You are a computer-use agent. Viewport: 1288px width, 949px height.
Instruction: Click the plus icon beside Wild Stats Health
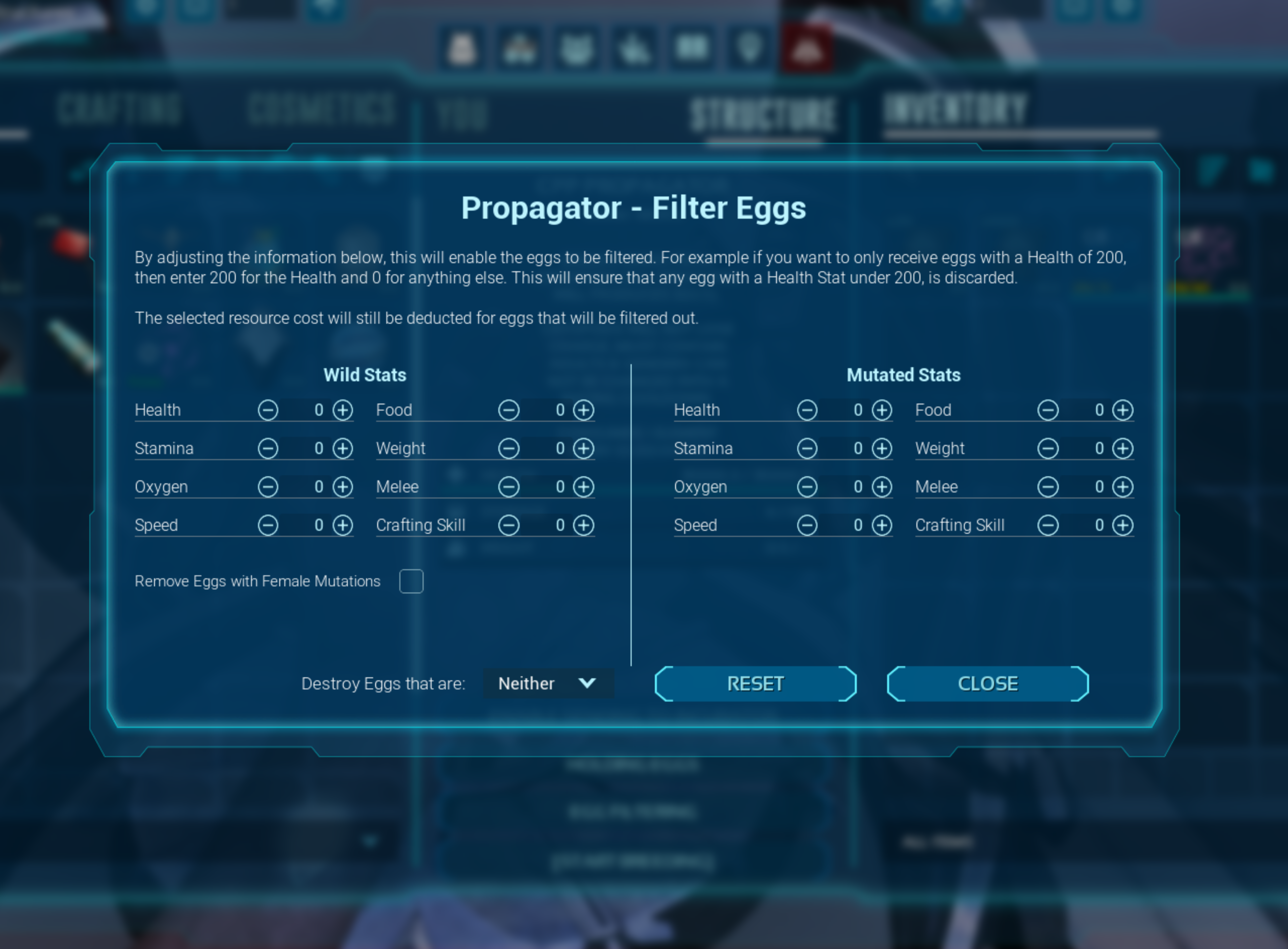pos(343,410)
